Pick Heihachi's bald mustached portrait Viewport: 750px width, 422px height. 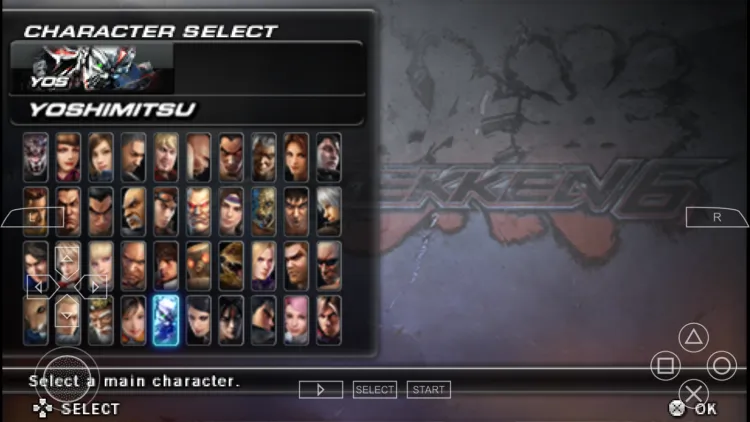coord(133,211)
